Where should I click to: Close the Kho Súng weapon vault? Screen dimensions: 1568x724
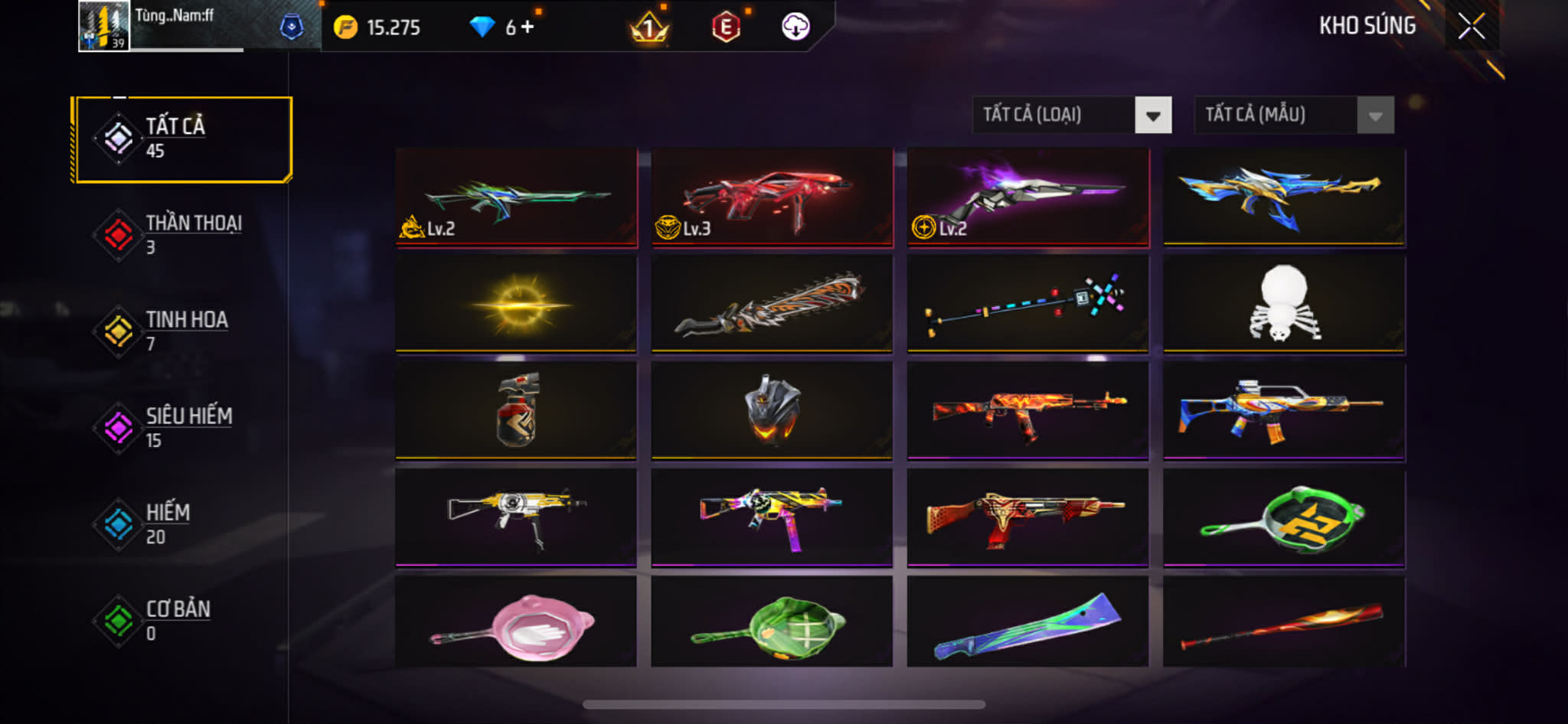coord(1471,27)
